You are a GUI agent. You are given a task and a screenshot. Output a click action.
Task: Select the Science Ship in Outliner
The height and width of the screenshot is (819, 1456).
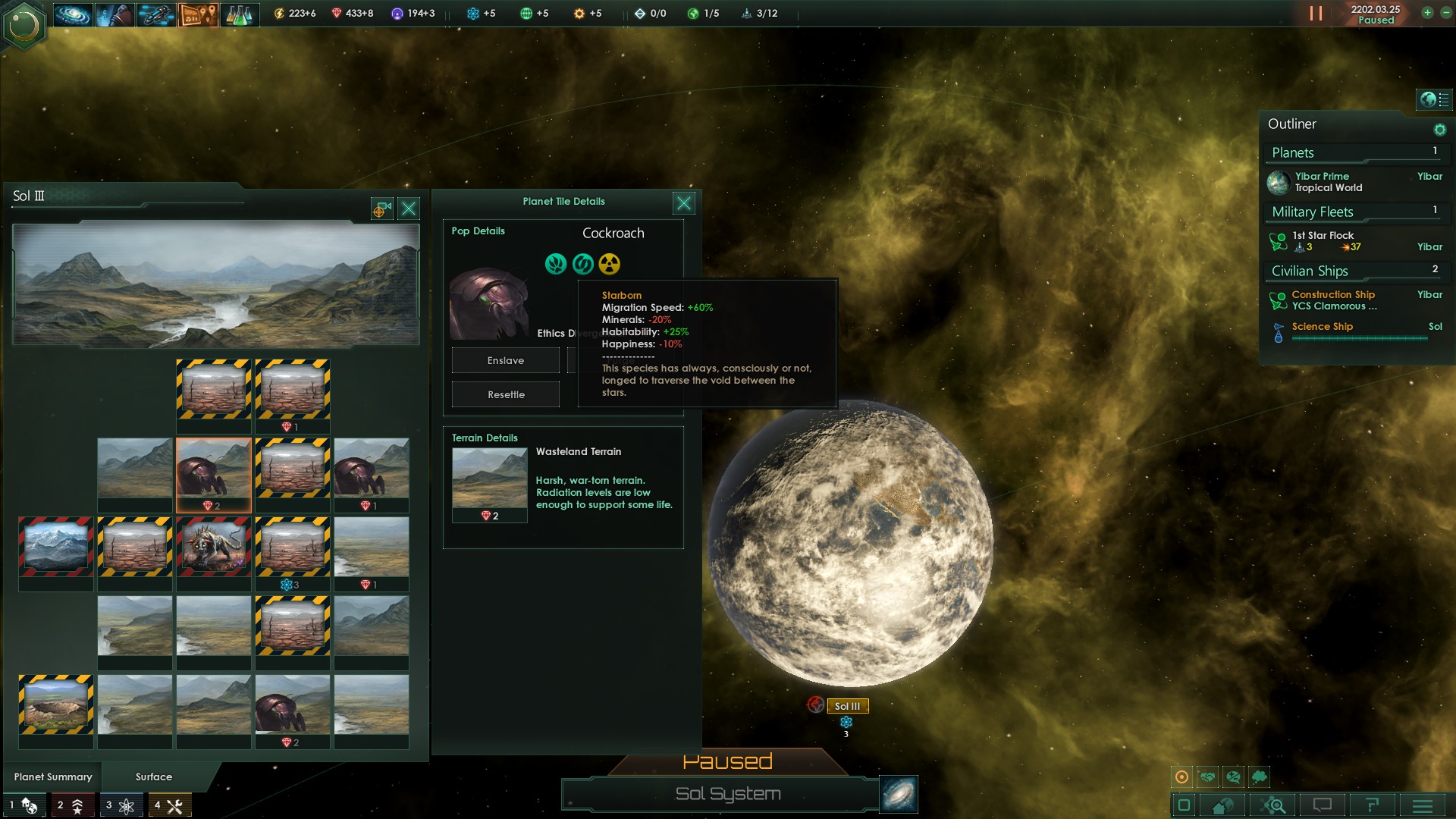(1322, 327)
